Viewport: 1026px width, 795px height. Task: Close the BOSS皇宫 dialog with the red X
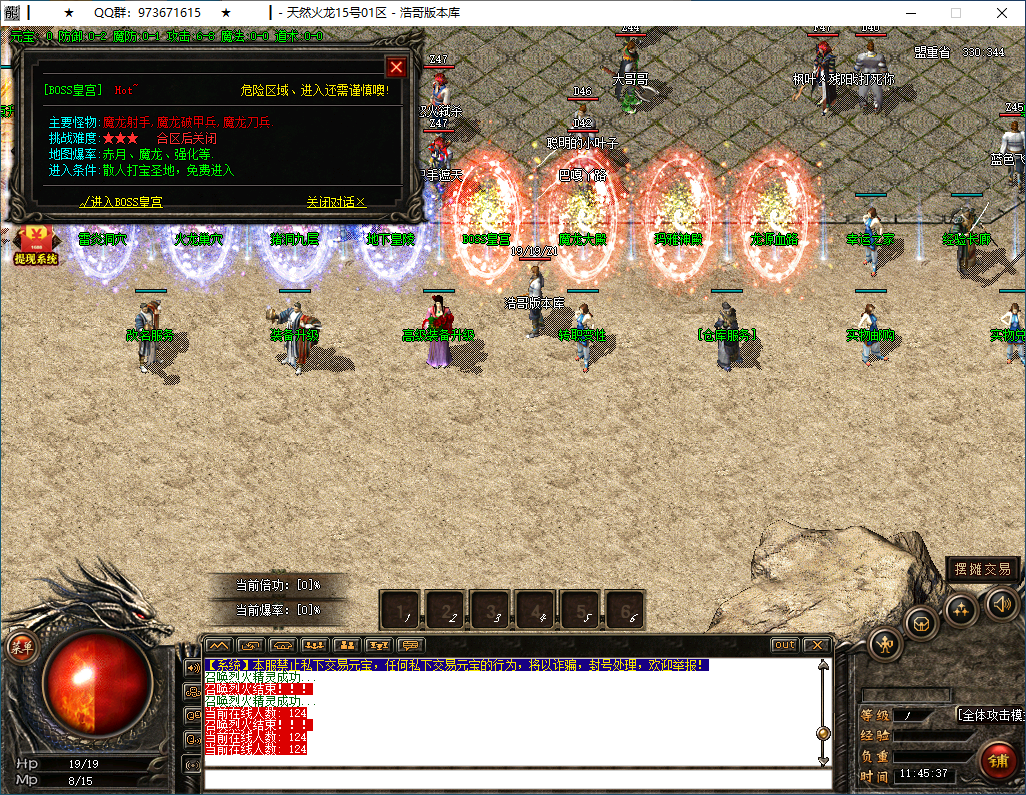[396, 67]
